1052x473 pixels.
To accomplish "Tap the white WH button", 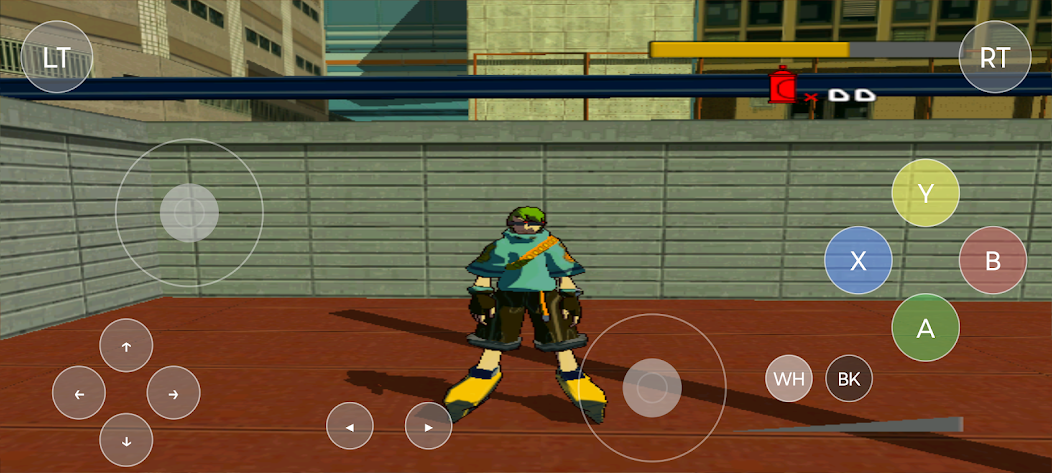I will tap(789, 379).
